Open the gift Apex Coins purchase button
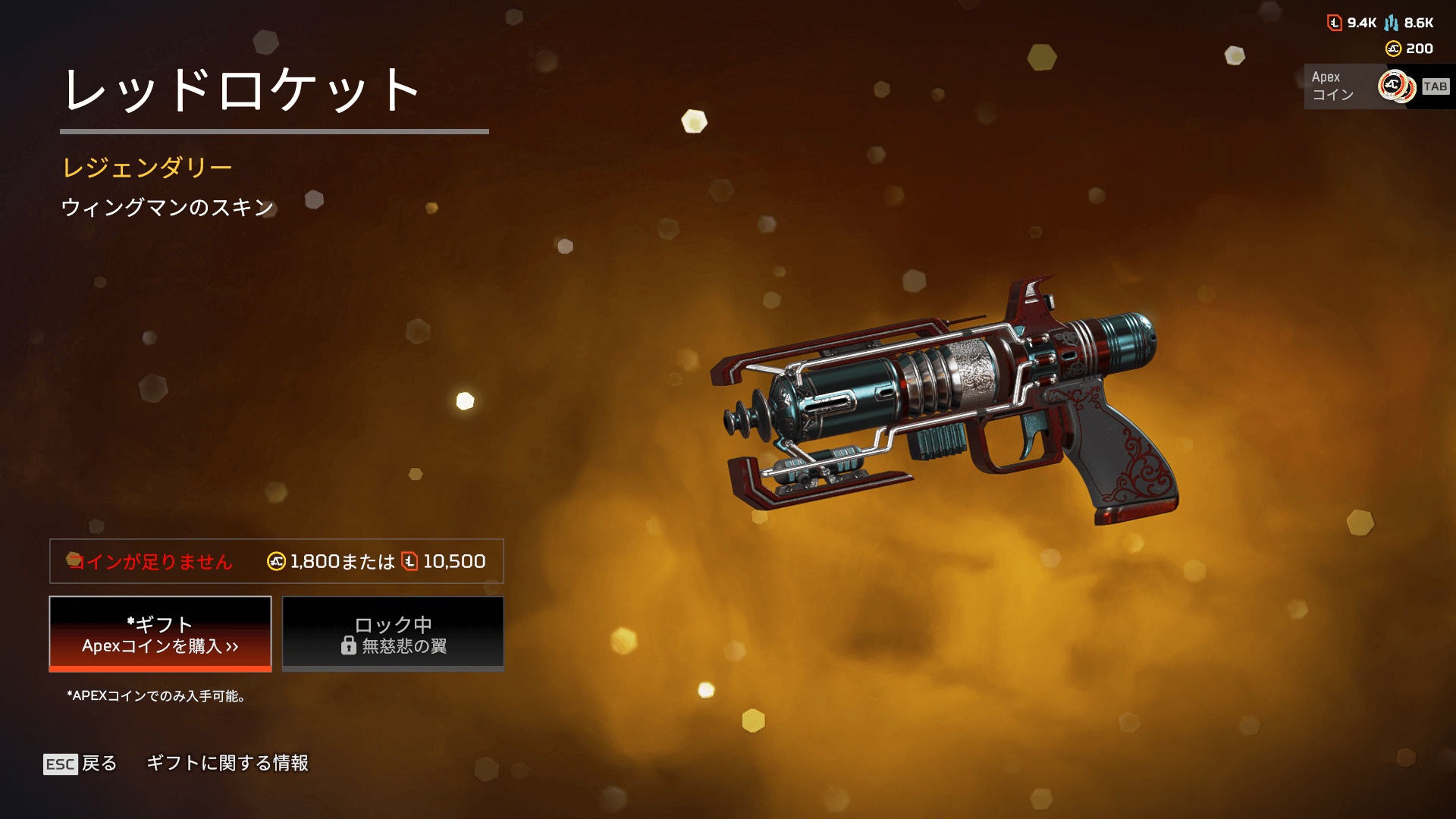Image resolution: width=1456 pixels, height=819 pixels. (x=160, y=634)
